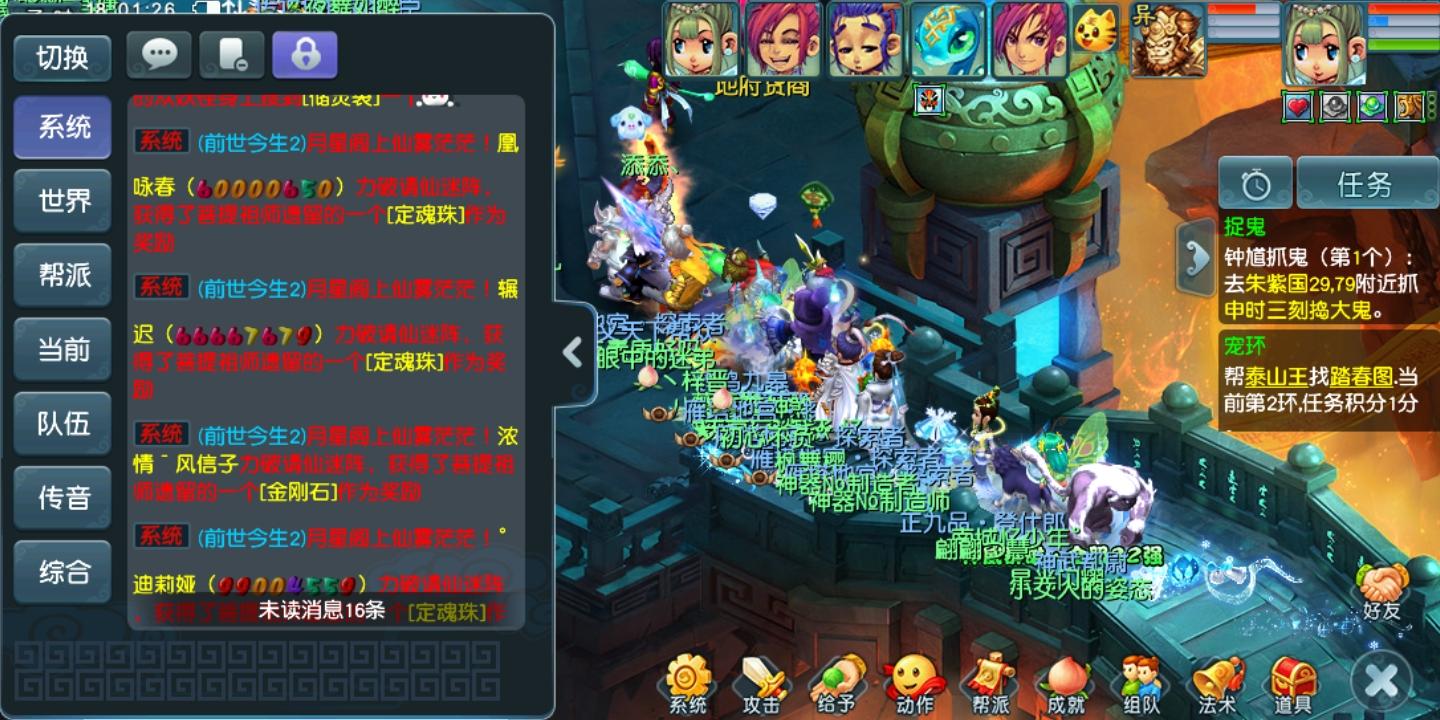The width and height of the screenshot is (1440, 720).
Task: Open the 传音 whisper chat tab
Action: pos(62,497)
